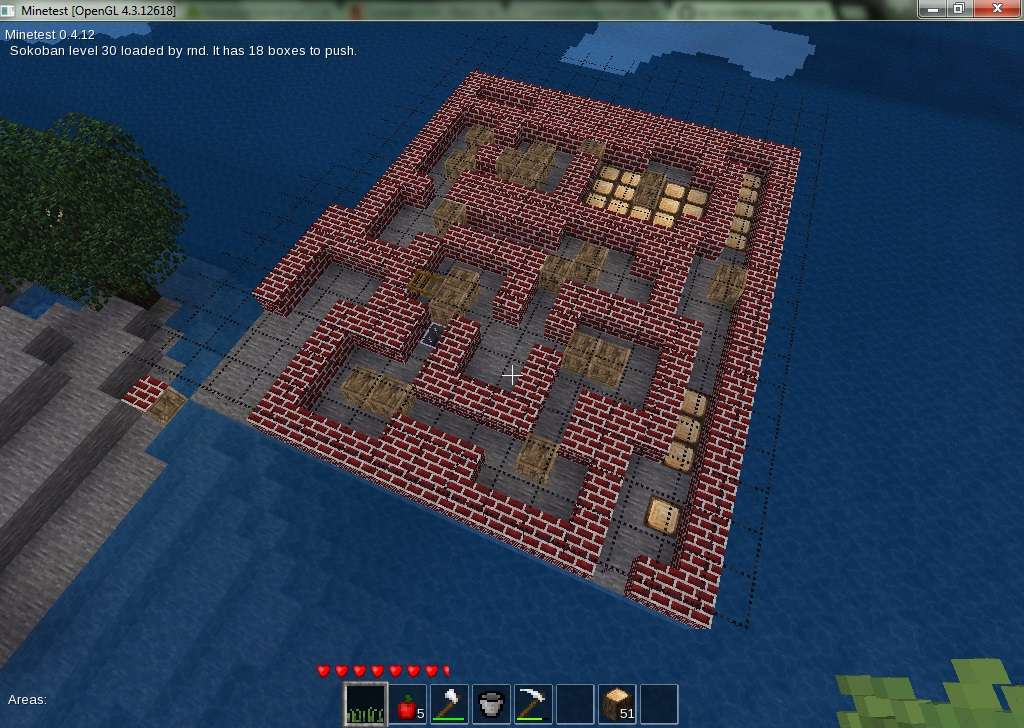Screen dimensions: 1024x728
Task: Pick the pickaxe hotbar slot
Action: pos(533,704)
